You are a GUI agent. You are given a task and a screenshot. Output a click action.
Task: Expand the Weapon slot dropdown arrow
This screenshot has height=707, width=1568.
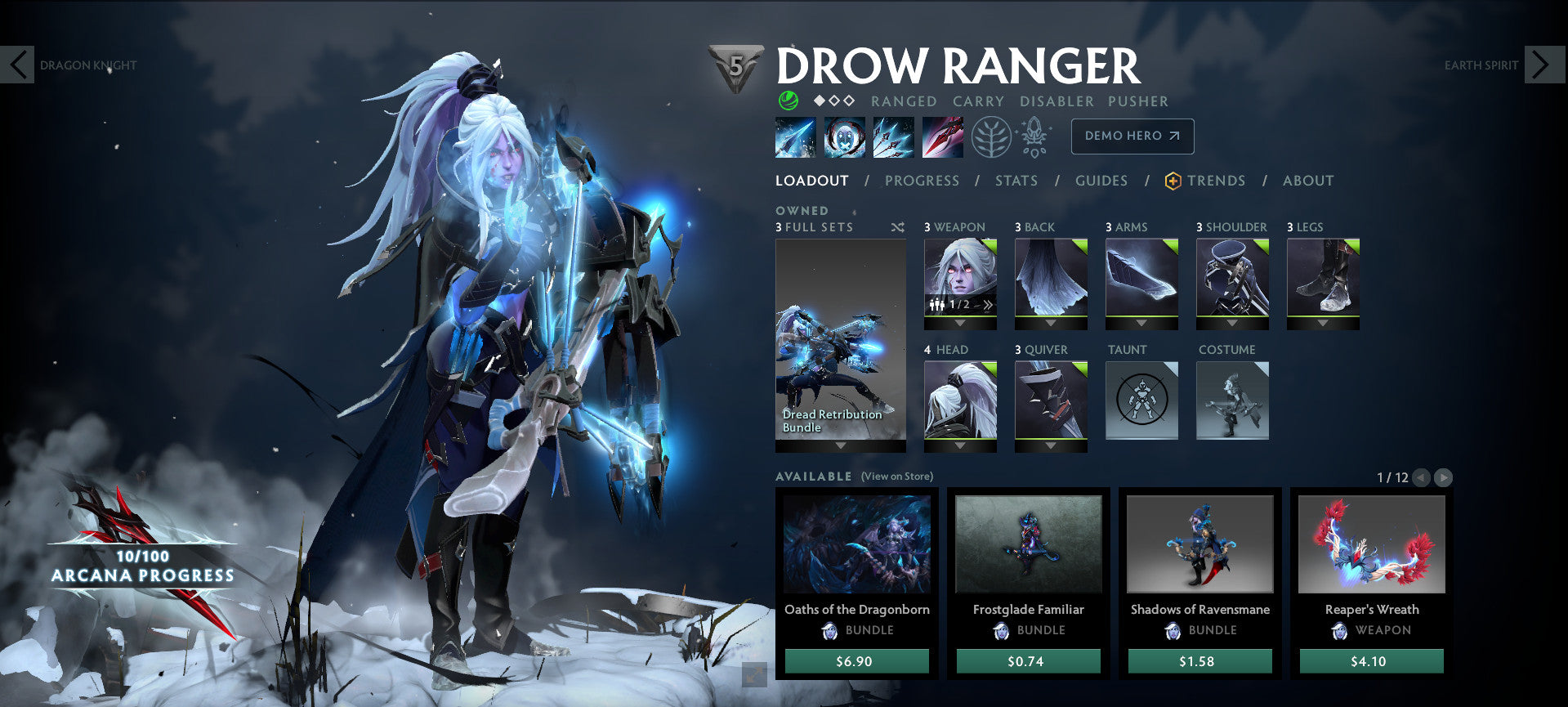[x=959, y=322]
